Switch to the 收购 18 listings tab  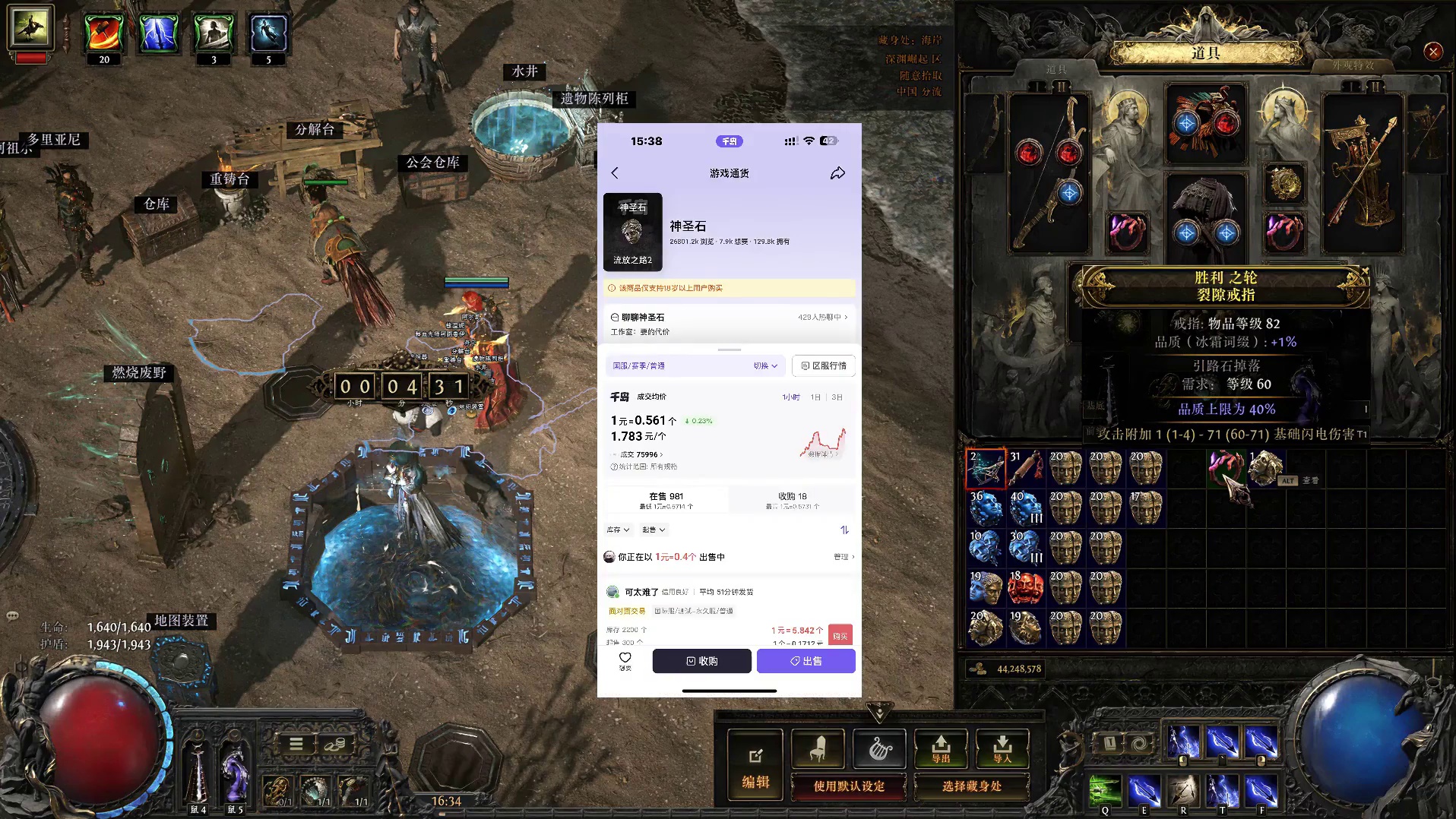(x=793, y=499)
